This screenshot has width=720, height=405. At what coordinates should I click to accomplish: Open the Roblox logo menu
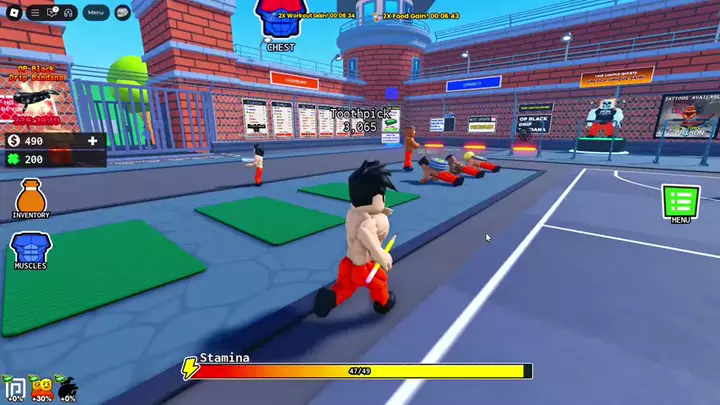12,12
